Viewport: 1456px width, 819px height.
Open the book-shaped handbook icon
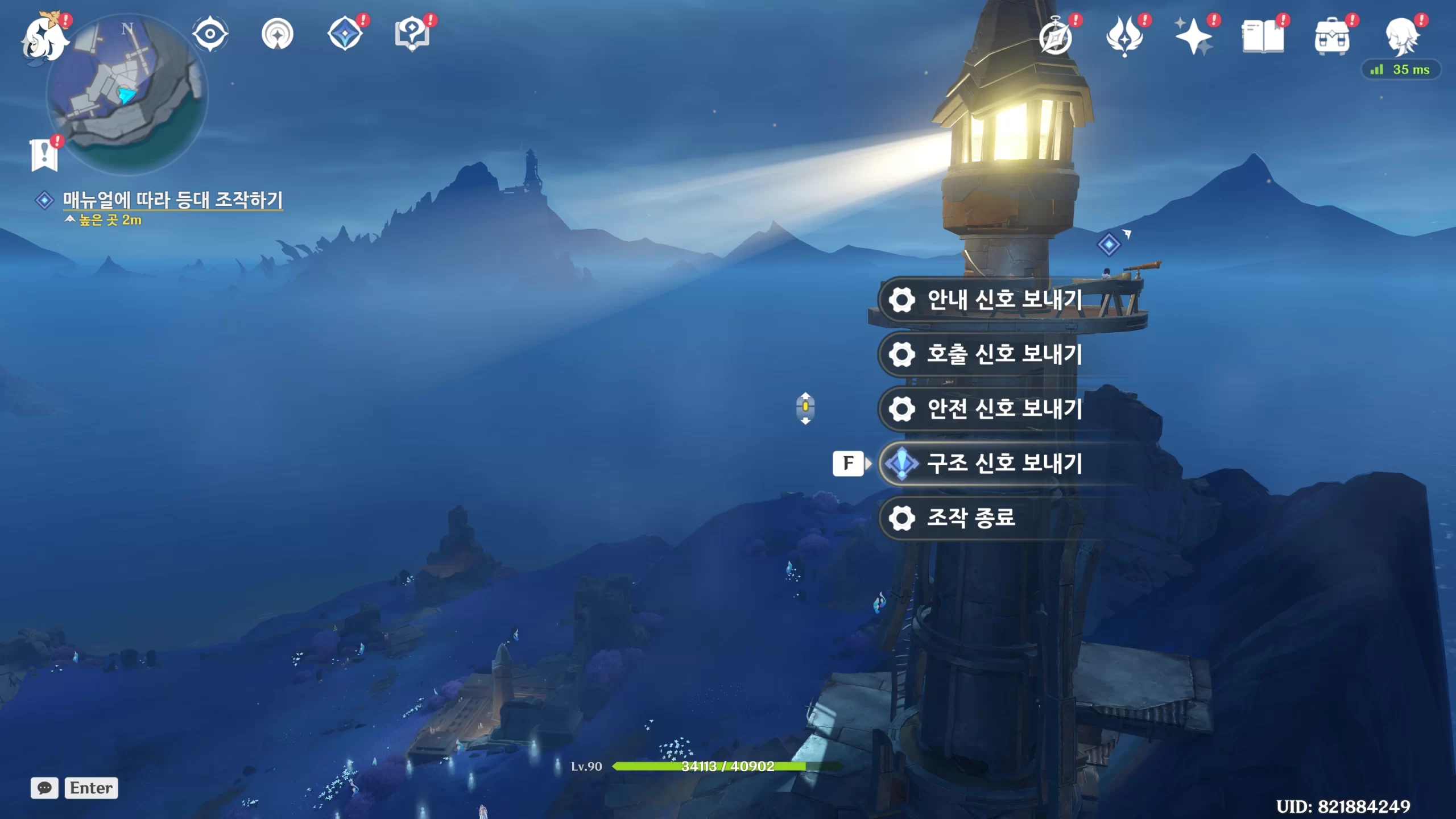(1263, 36)
